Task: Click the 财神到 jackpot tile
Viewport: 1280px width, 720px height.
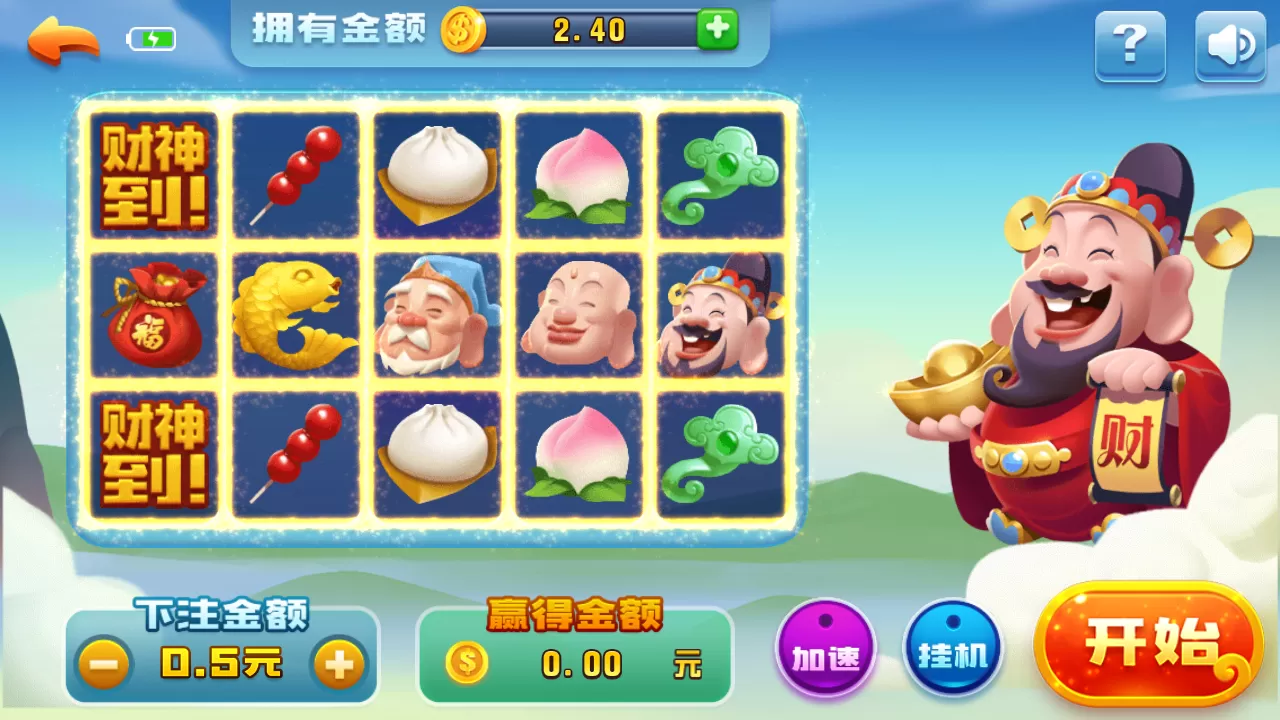Action: click(x=153, y=177)
